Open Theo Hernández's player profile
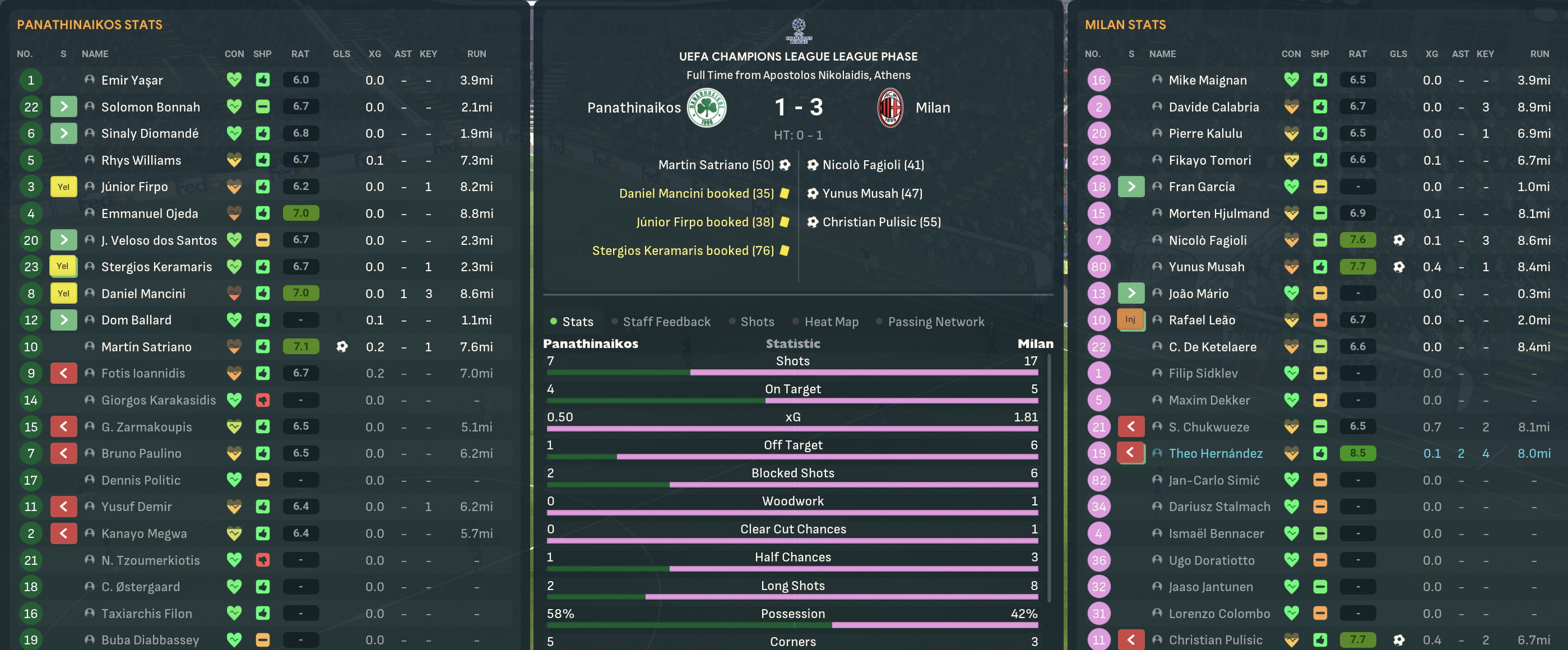This screenshot has width=1568, height=650. pos(1215,453)
